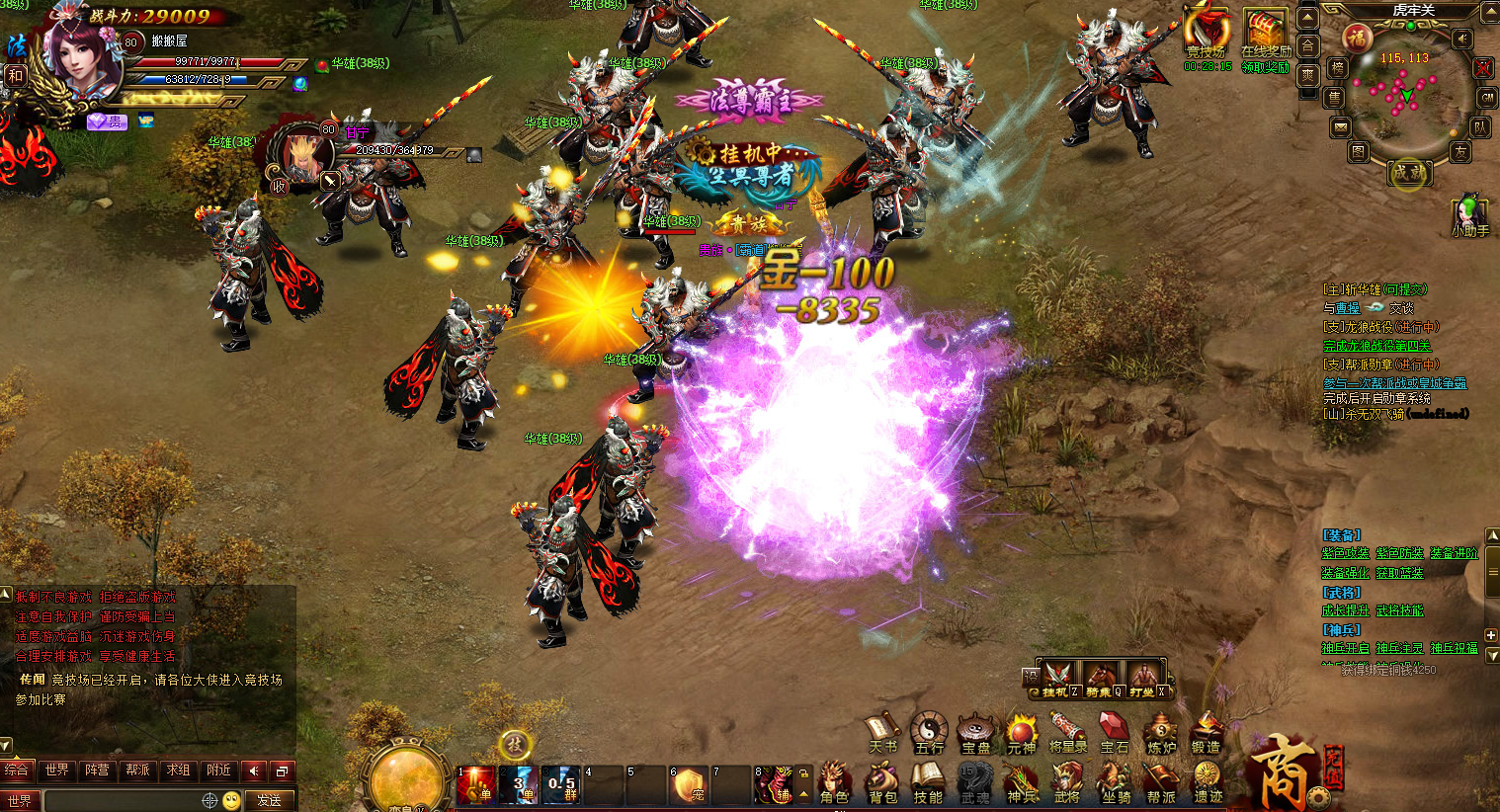Viewport: 1500px width, 812px height.
Task: Open the mail envelope button by minimap
Action: tap(1340, 126)
